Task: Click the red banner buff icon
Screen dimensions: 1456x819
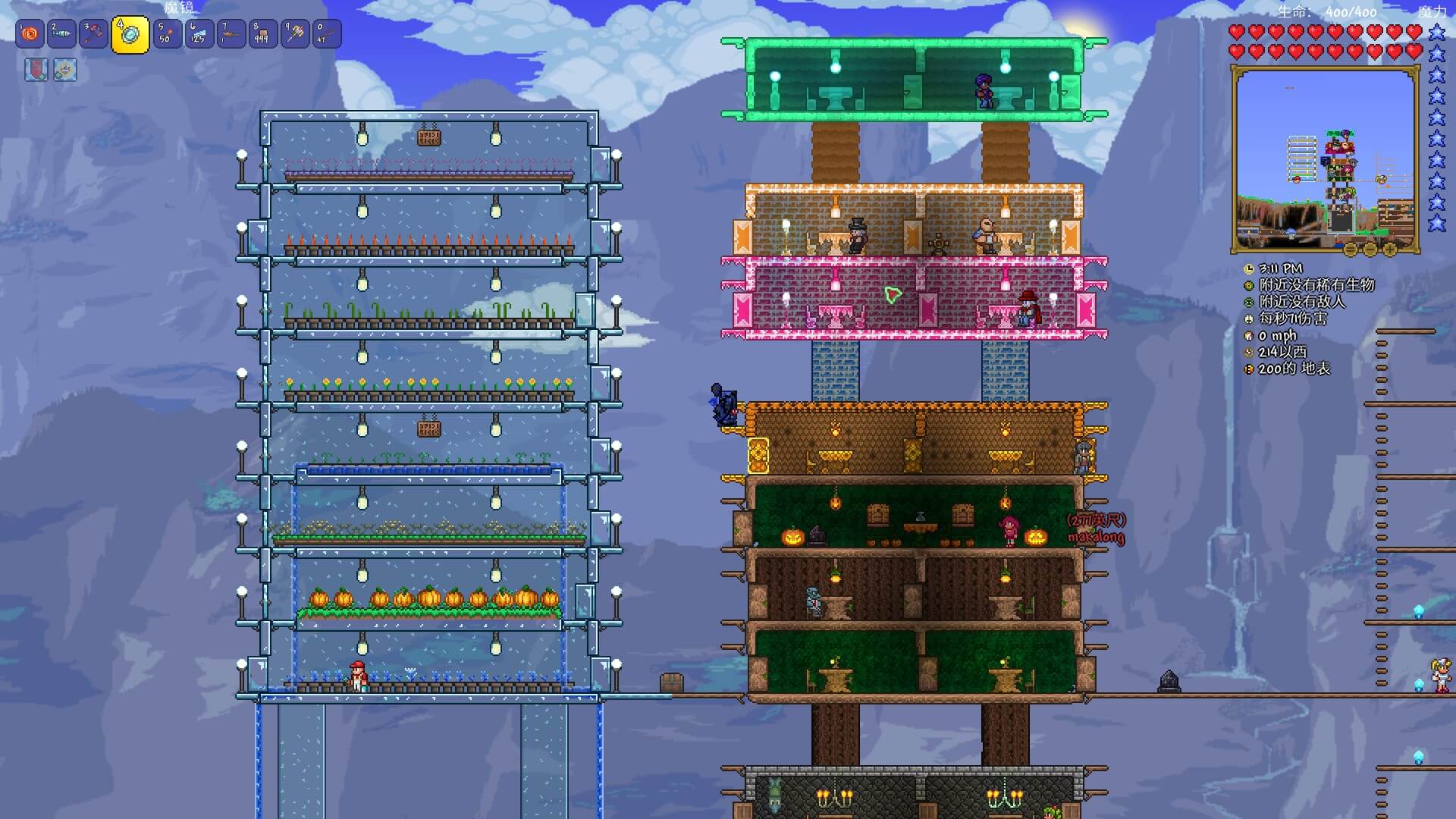Action: (36, 70)
